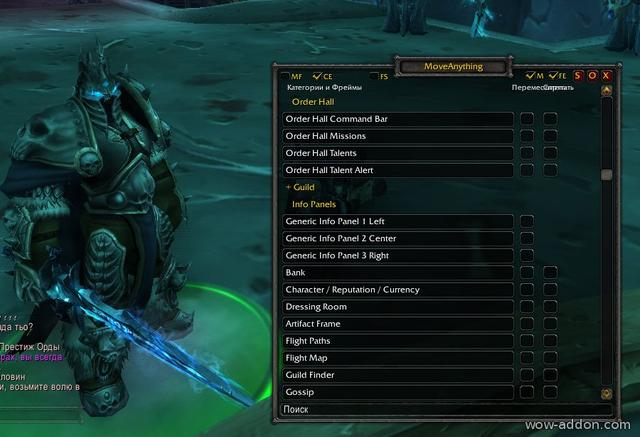This screenshot has height=437, width=640.
Task: Toggle the MF checkbox
Action: click(x=286, y=76)
